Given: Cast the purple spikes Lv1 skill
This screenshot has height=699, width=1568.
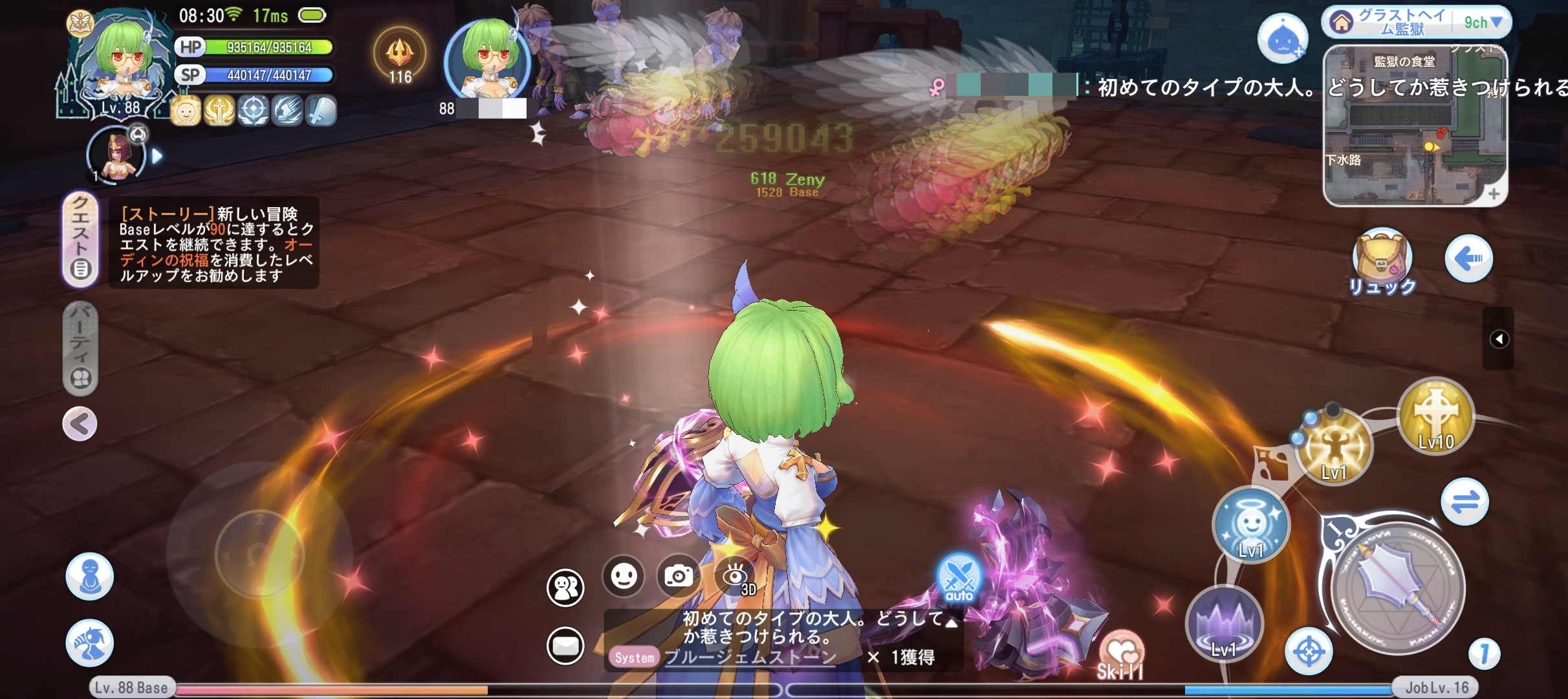Looking at the screenshot, I should (1224, 624).
